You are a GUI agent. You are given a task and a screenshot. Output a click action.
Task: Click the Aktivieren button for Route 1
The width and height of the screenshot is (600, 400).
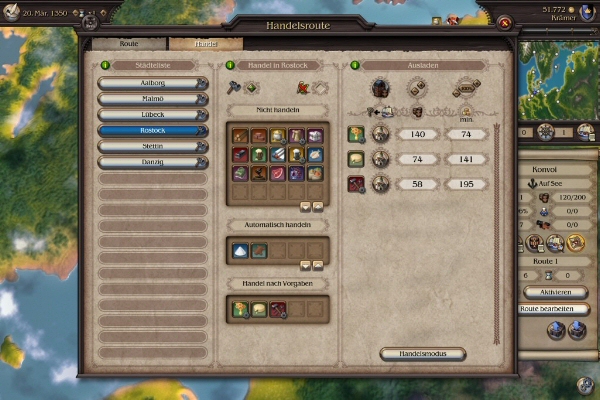point(554,292)
